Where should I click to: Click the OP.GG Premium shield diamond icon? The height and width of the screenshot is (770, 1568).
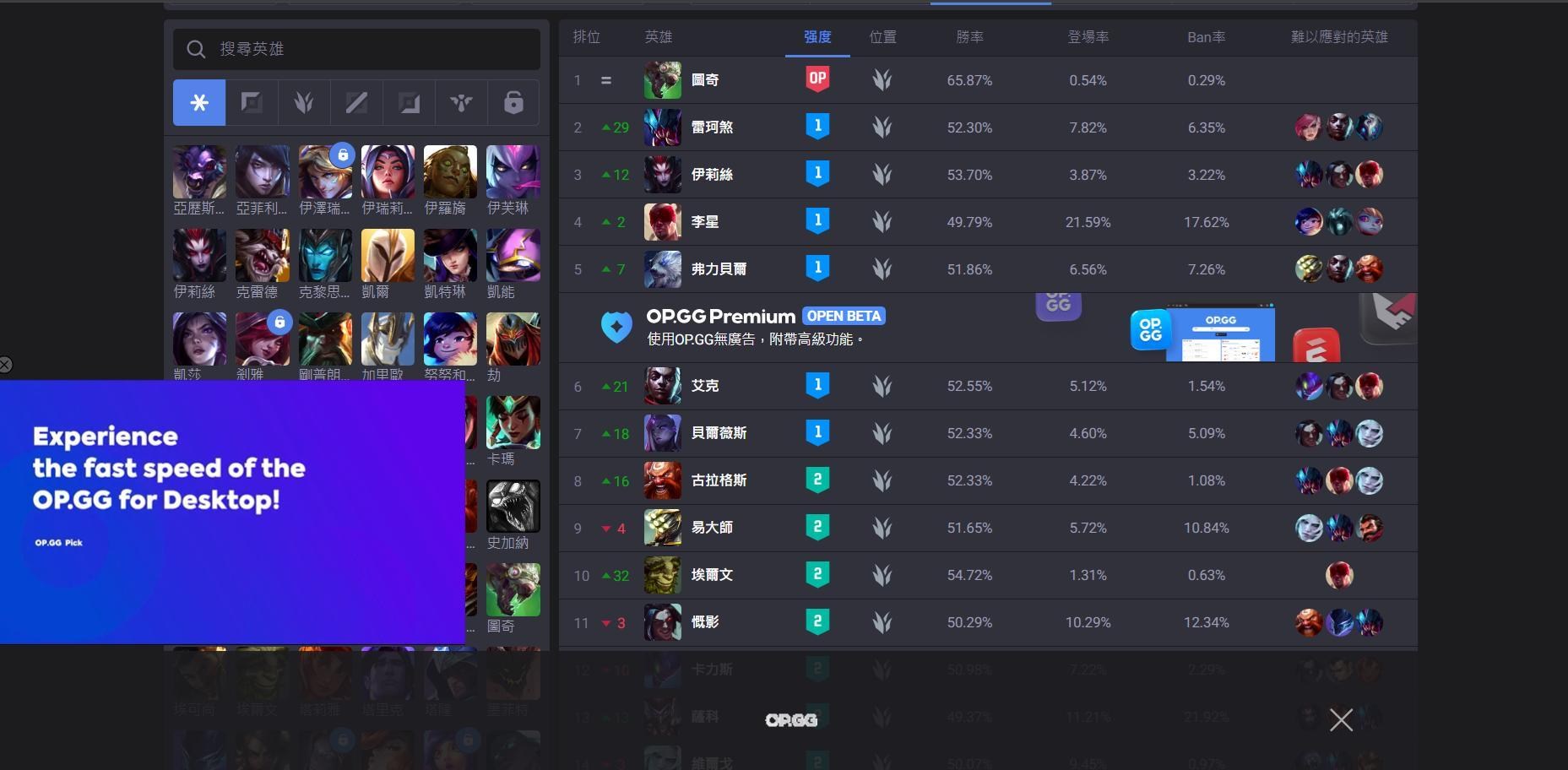(x=616, y=327)
